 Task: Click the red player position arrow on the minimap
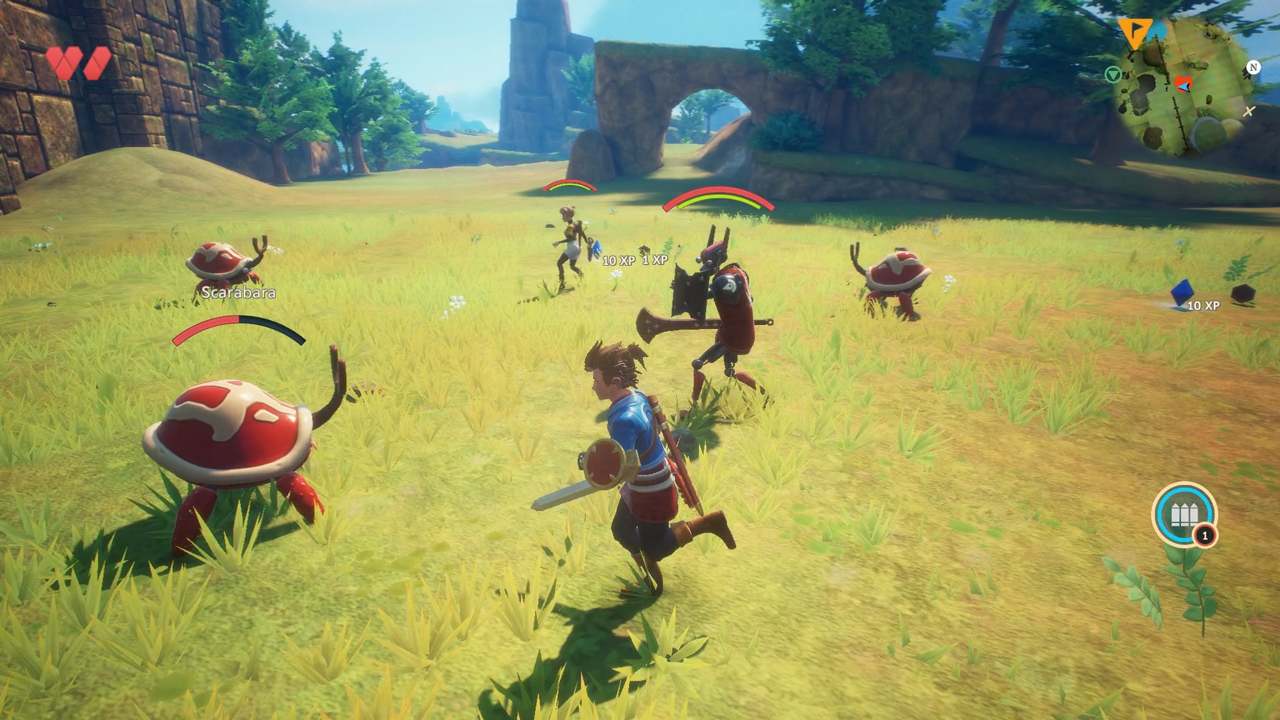[1183, 86]
